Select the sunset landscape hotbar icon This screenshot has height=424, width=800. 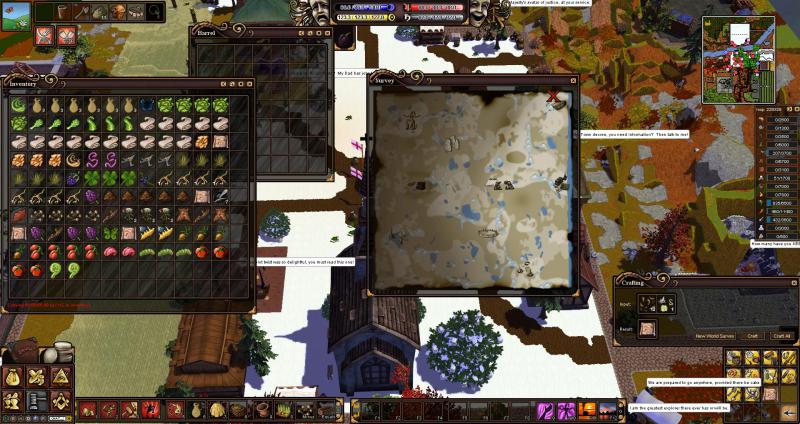pyautogui.click(x=585, y=409)
